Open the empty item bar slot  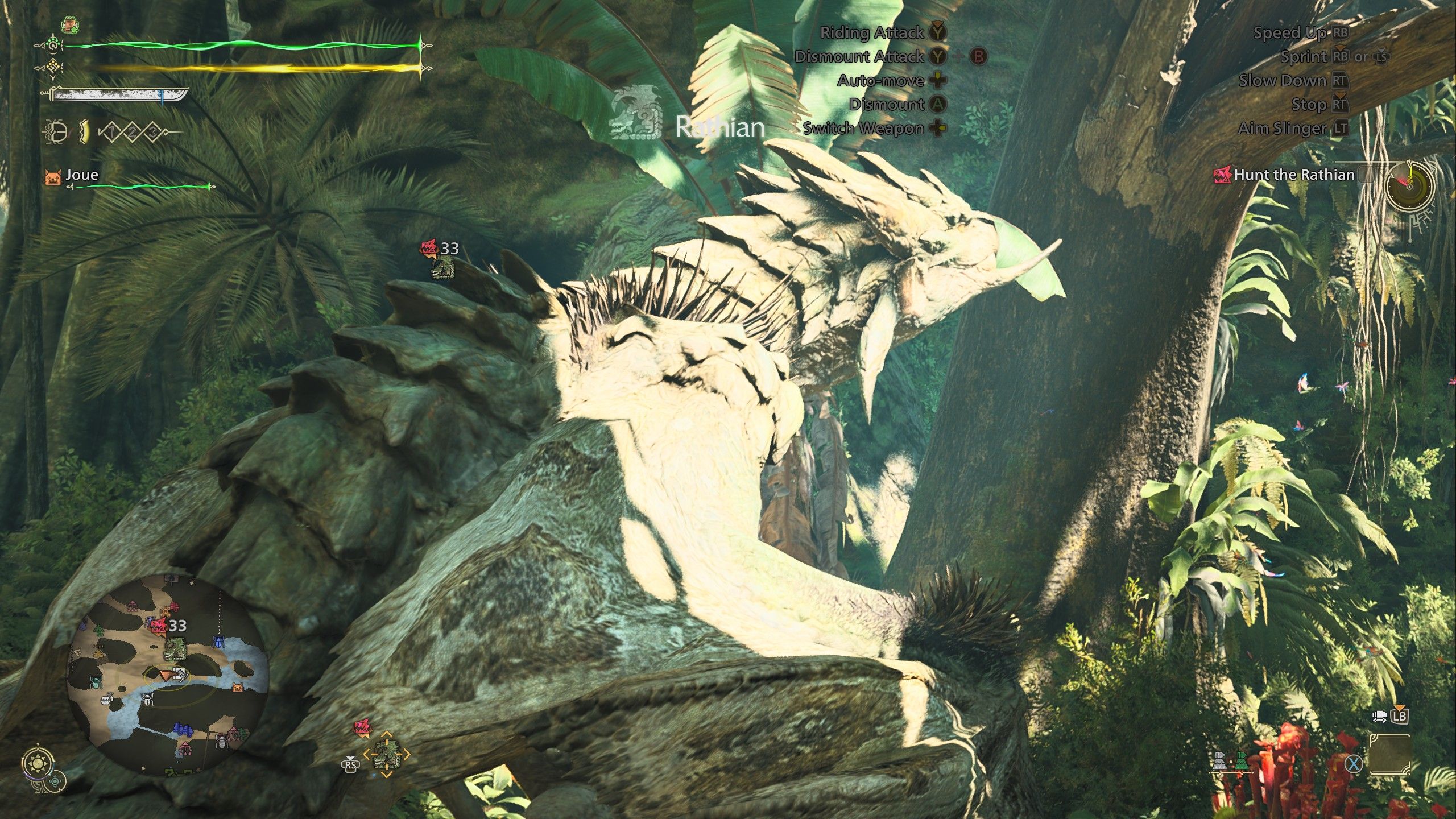click(1391, 755)
